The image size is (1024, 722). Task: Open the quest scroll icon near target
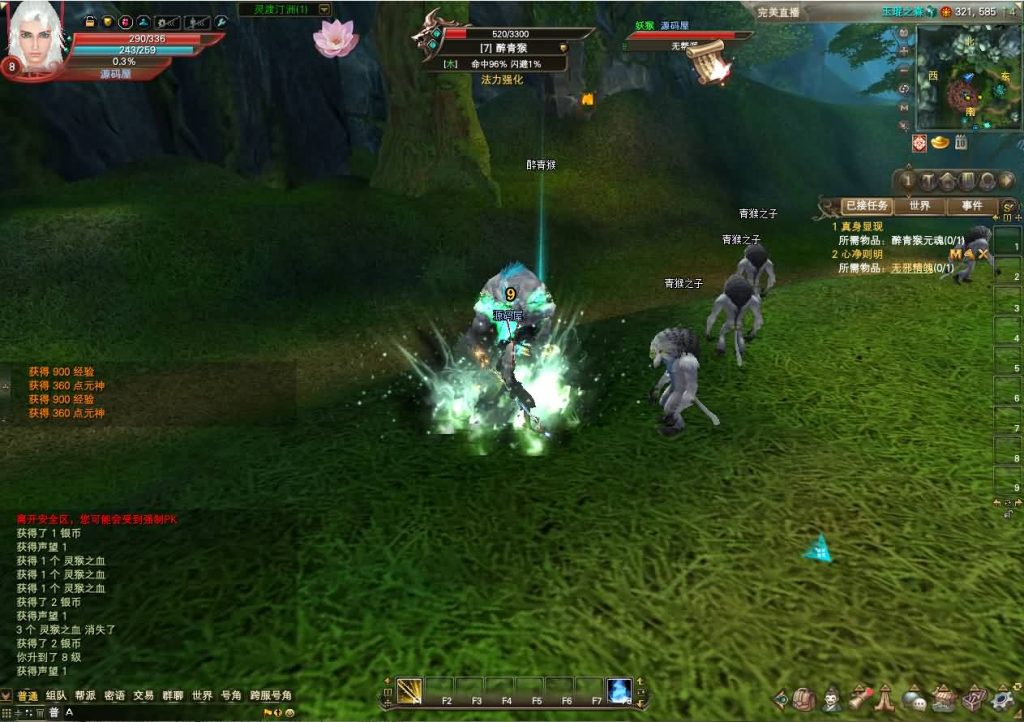[x=710, y=62]
